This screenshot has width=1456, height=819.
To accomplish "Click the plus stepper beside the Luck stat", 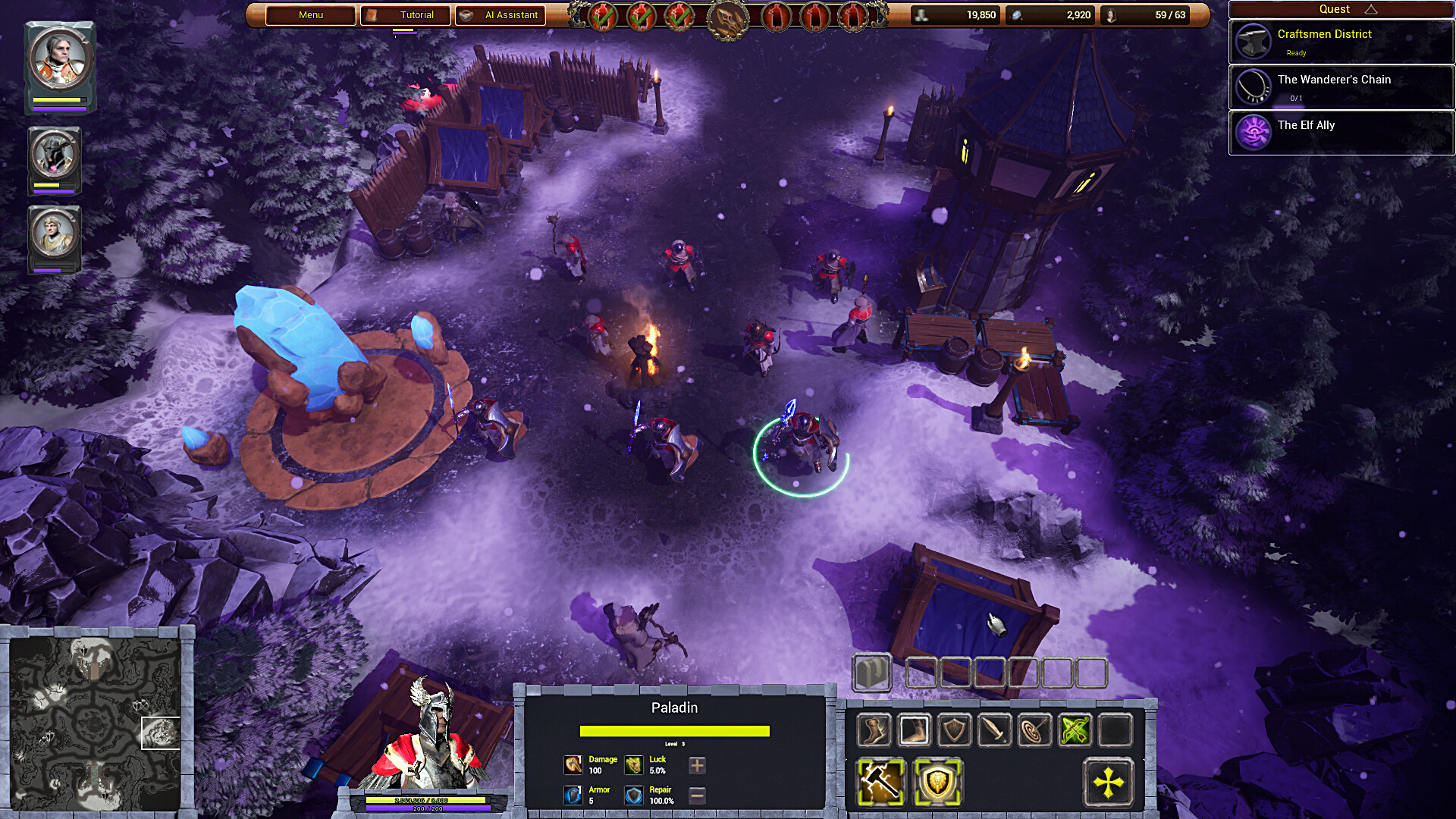I will 695,765.
